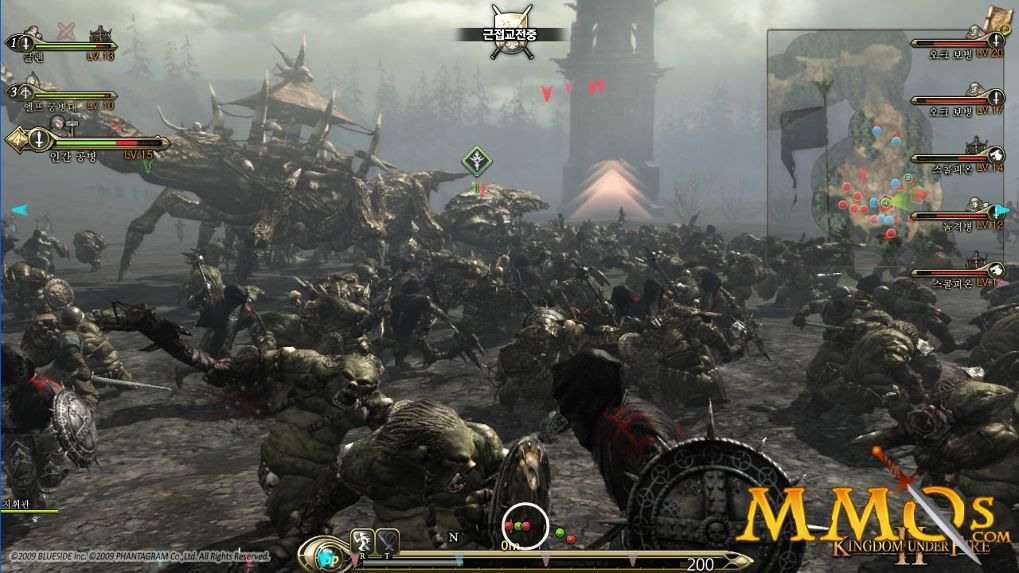Select squad 3, the elf archer unit

(60, 96)
